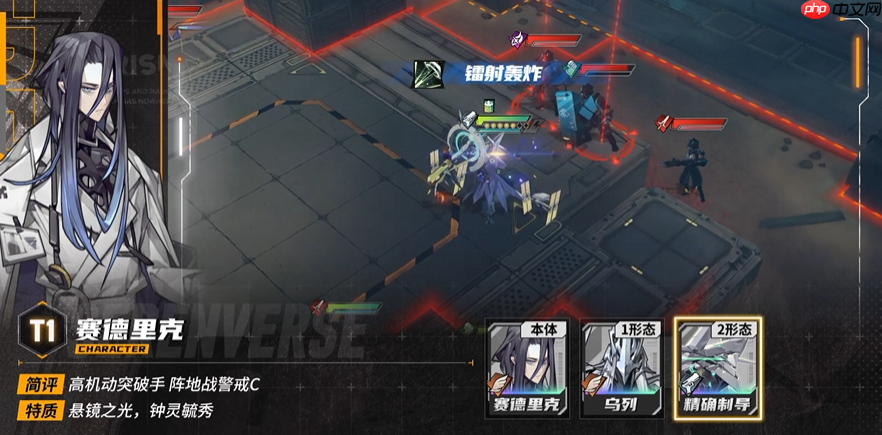Choose the 1形态 乌列 form card
Screen dimensions: 882x435
(x=621, y=369)
